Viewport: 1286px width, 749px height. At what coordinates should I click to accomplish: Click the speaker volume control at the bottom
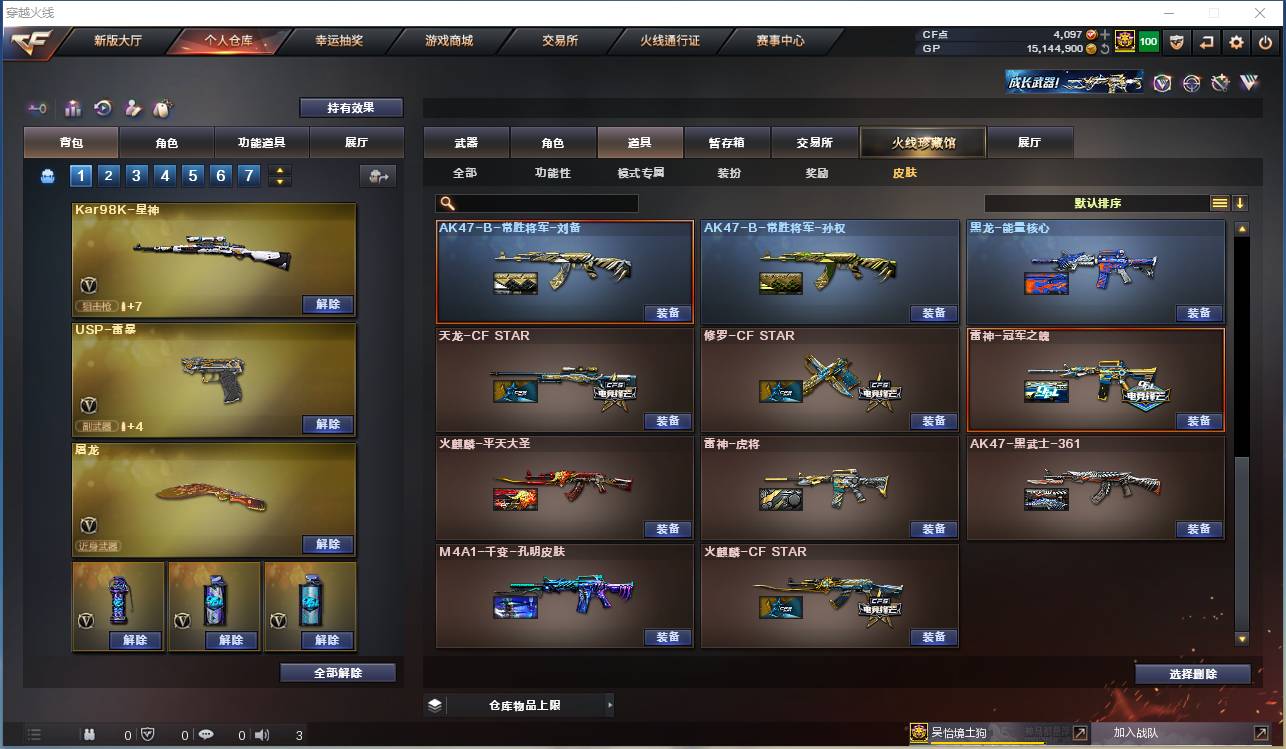(262, 734)
